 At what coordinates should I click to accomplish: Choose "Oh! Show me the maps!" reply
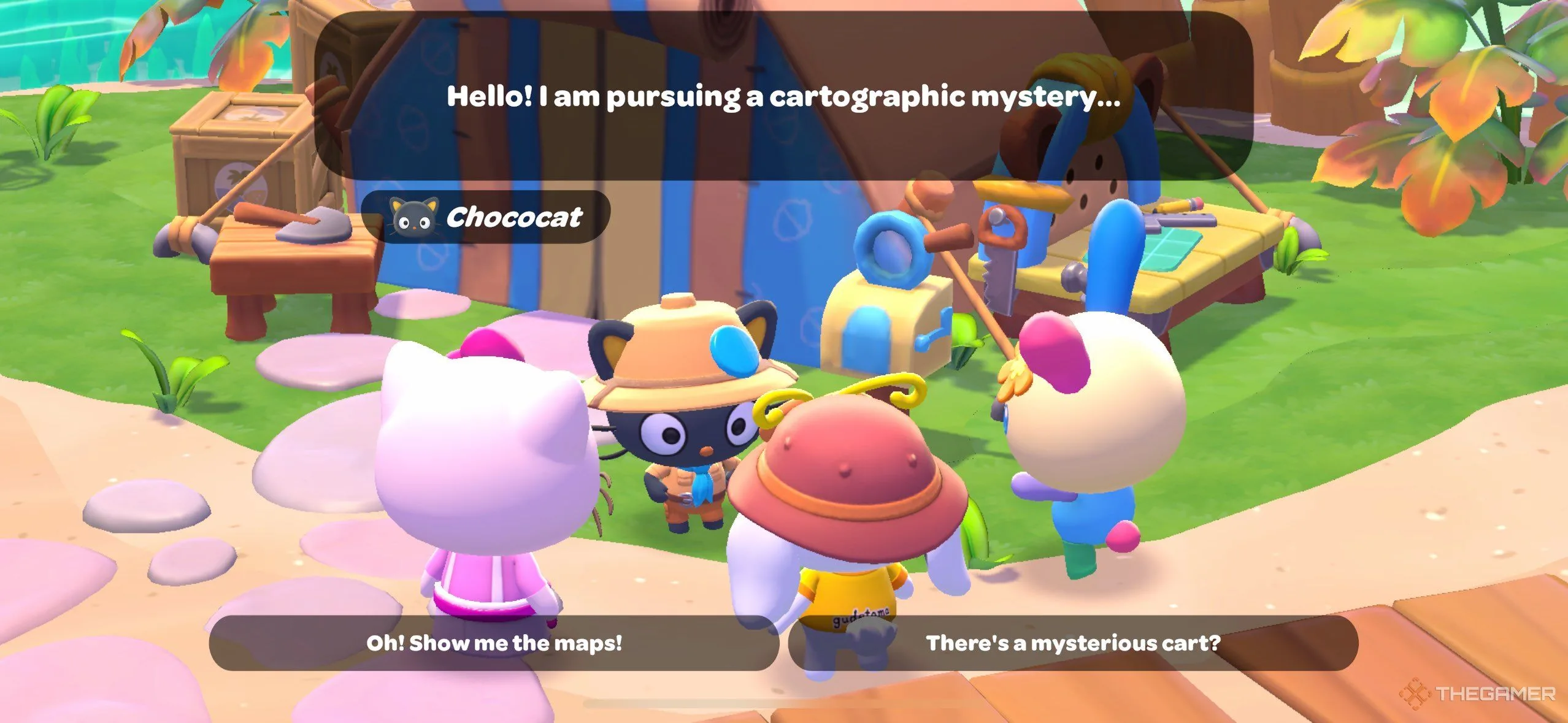pyautogui.click(x=494, y=643)
